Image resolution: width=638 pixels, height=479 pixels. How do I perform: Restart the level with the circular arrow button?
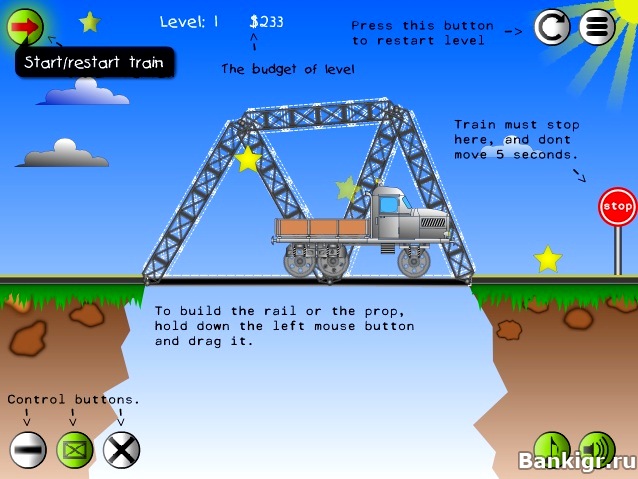[552, 27]
